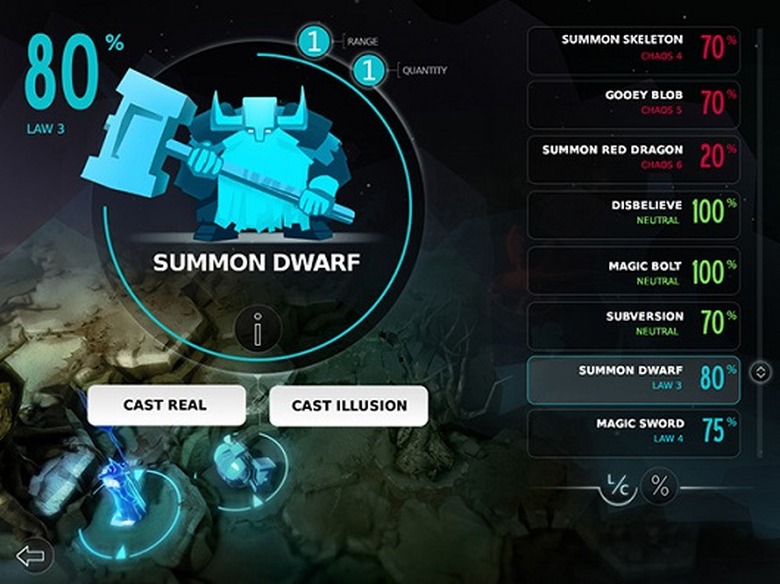Screen dimensions: 780x584
Task: Sort spells by Law/Chaos alignment
Action: pyautogui.click(x=619, y=486)
